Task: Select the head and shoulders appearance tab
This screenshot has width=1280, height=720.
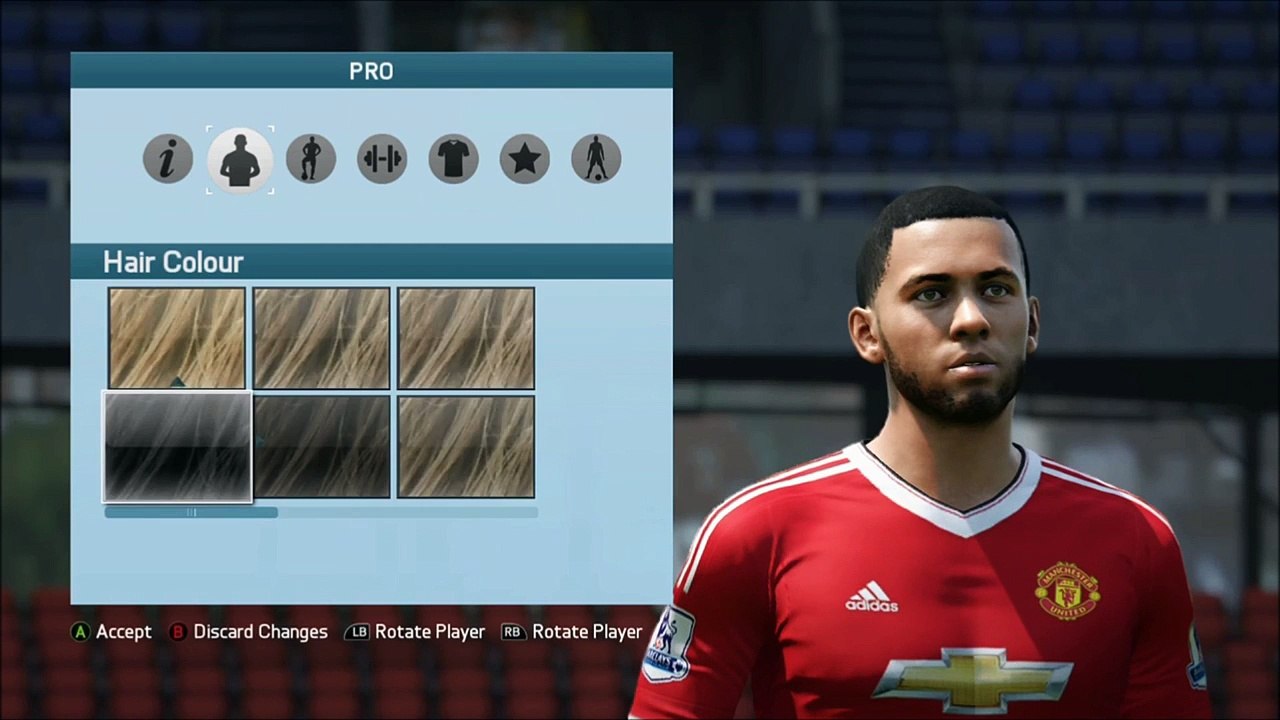Action: [240, 159]
